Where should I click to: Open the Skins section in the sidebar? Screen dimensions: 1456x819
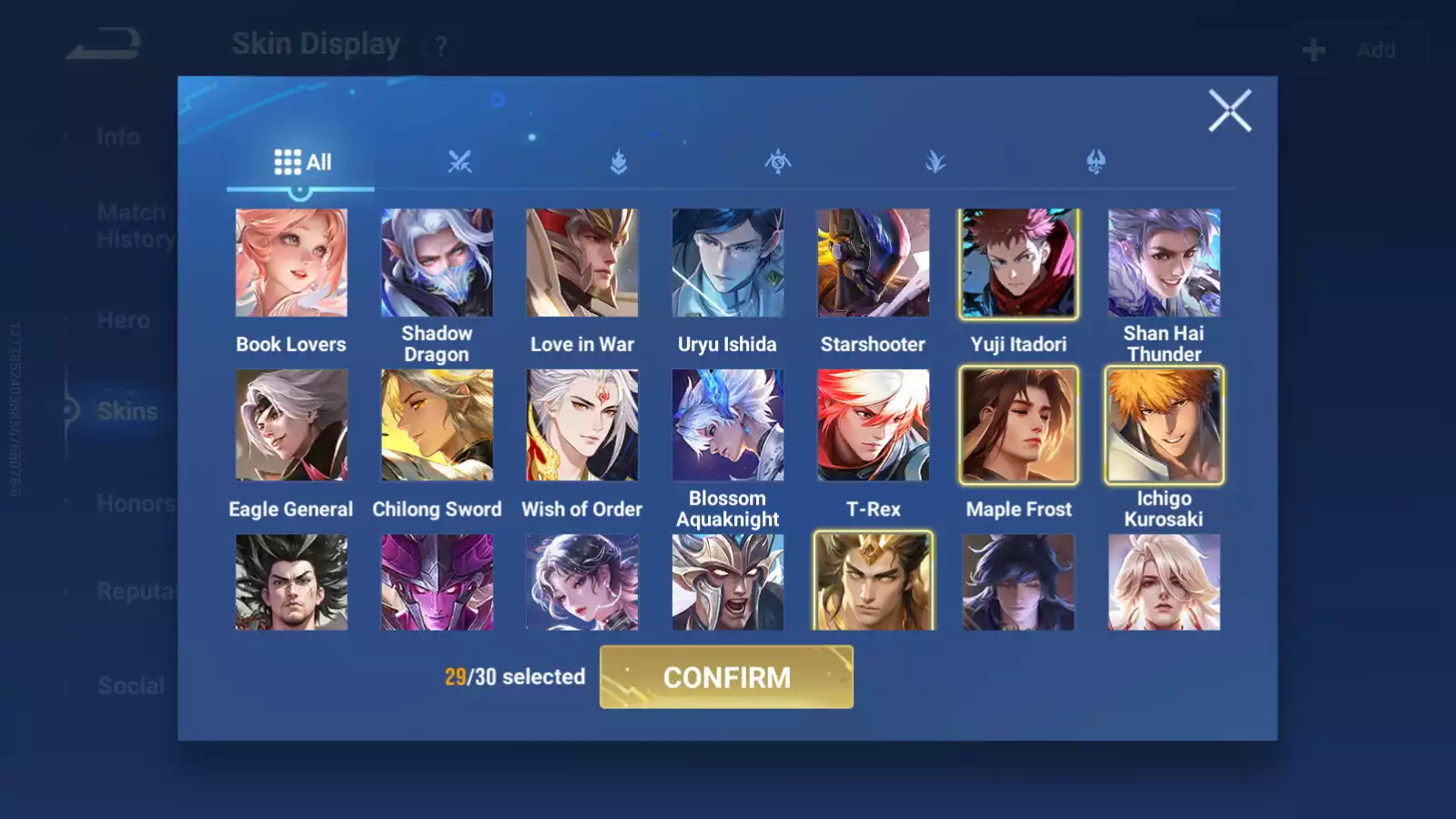[x=126, y=411]
